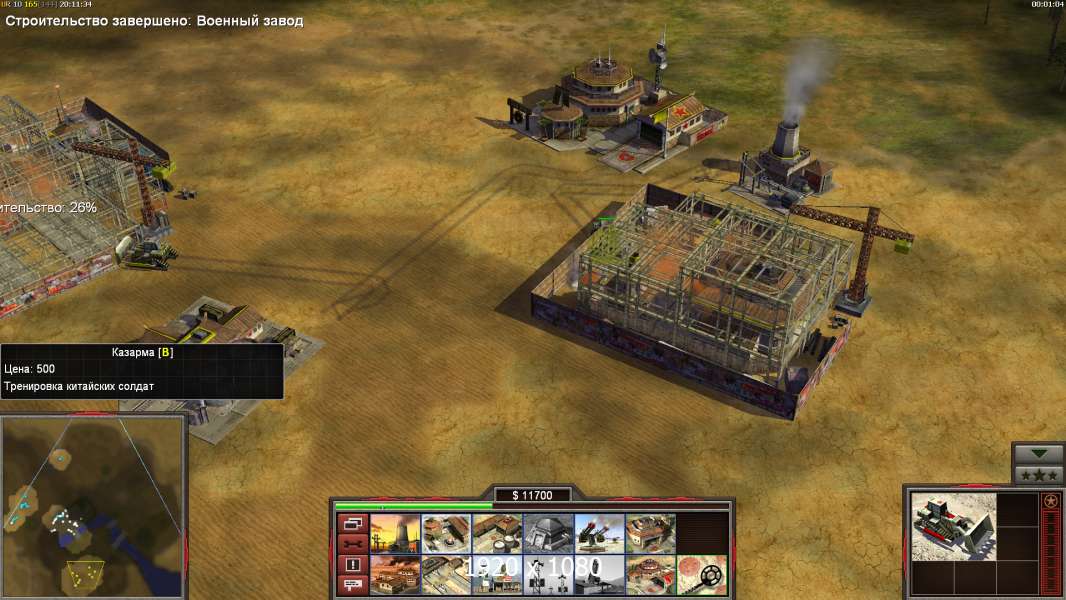
Task: Activate the clear mines detector command
Action: point(701,574)
